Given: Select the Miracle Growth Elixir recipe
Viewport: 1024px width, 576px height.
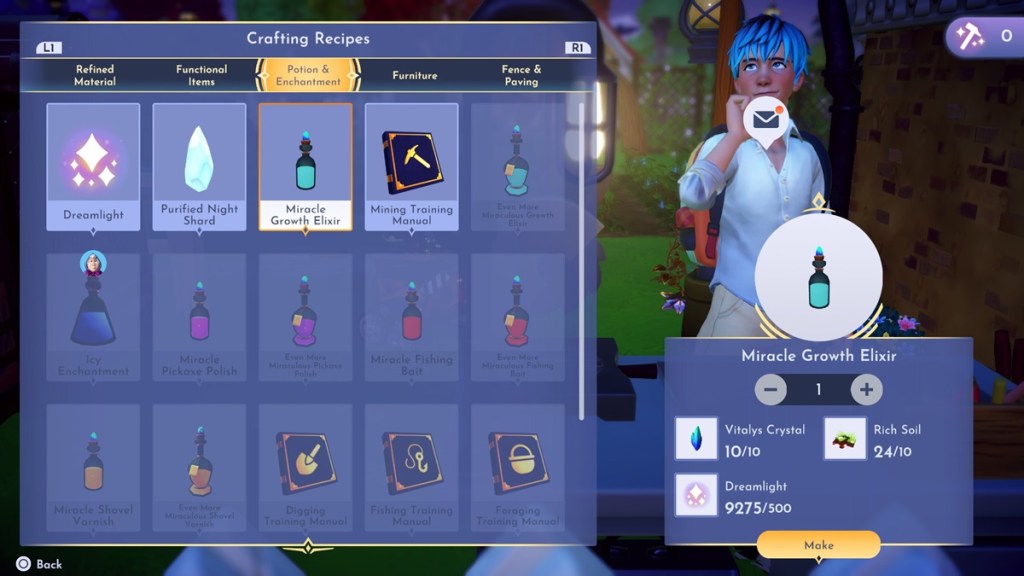Looking at the screenshot, I should [x=305, y=166].
